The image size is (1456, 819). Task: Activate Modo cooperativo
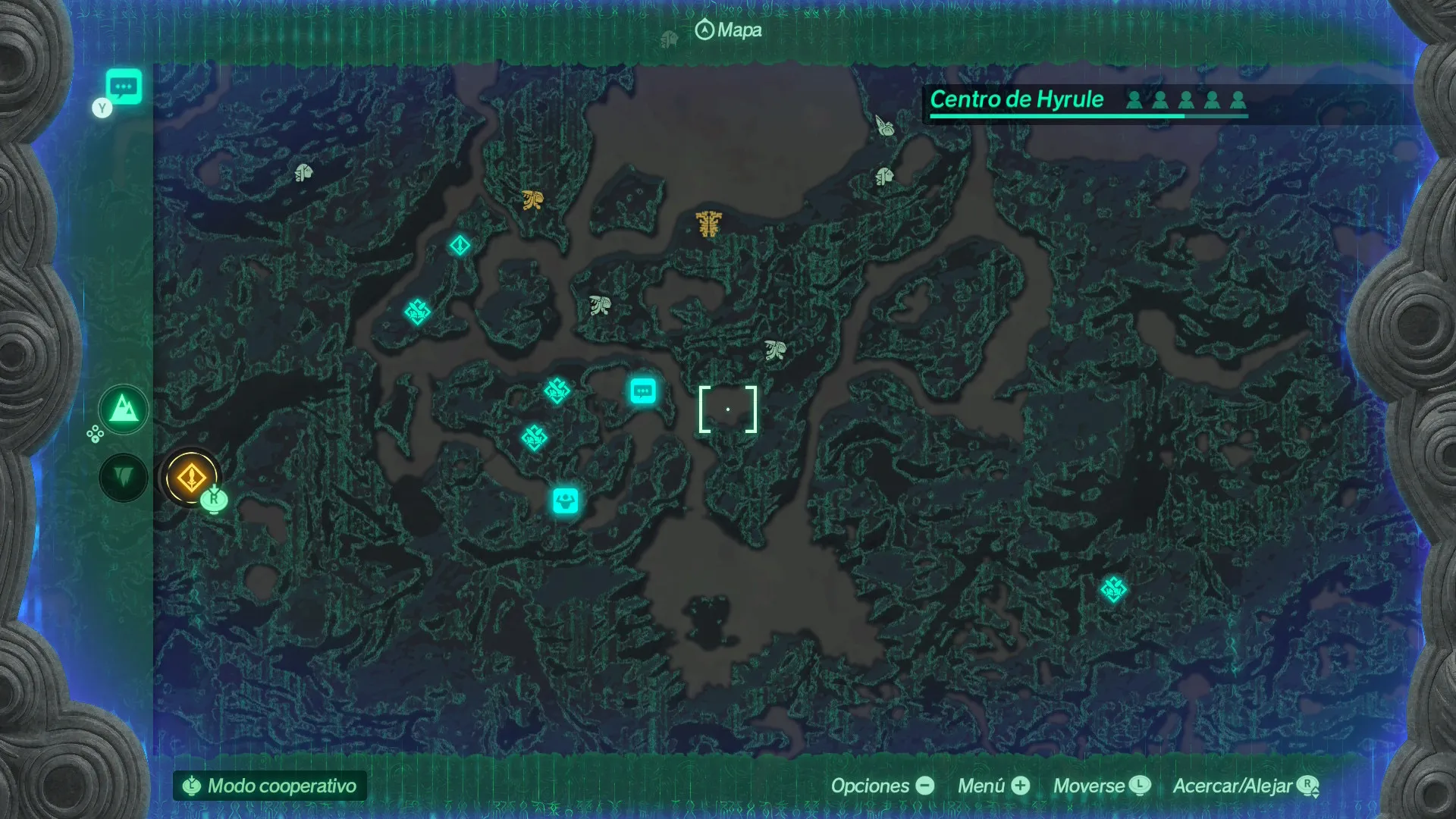pos(270,786)
